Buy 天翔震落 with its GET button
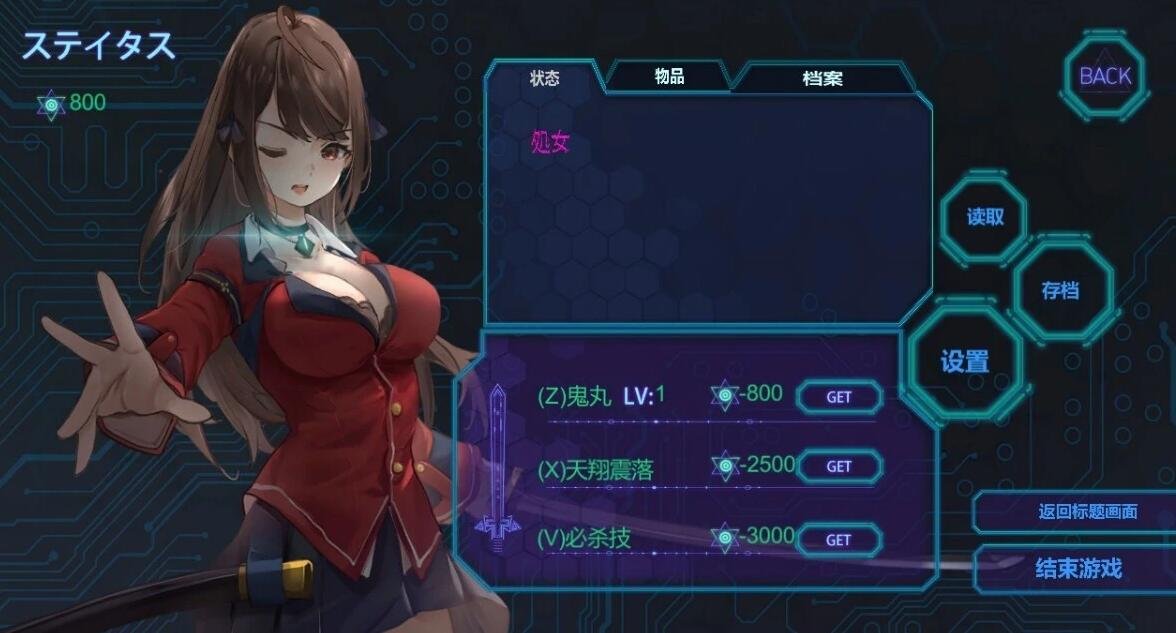1176x633 pixels. click(839, 466)
